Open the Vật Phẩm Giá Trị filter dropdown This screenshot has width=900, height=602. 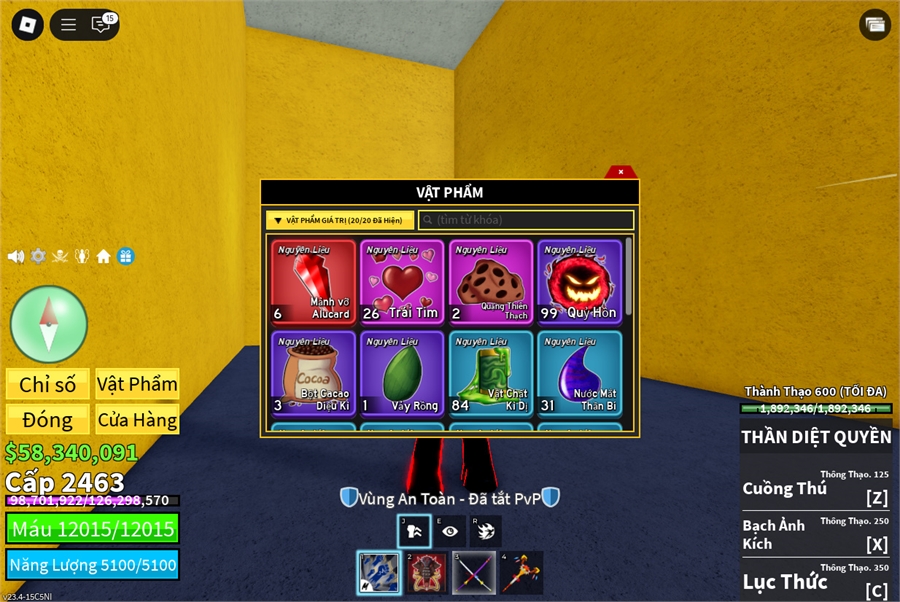[340, 220]
